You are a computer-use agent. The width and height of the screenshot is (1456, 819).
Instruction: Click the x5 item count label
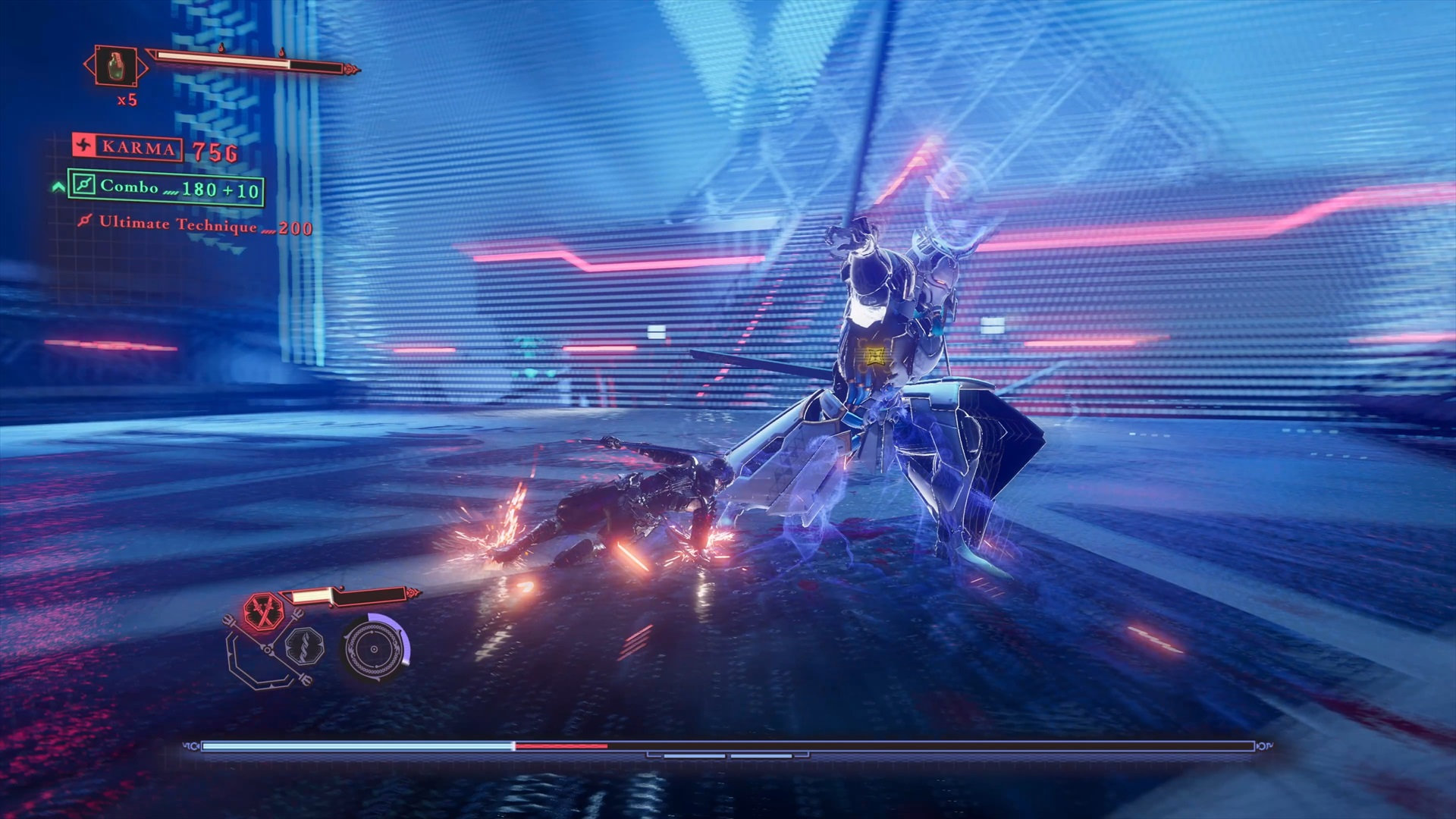click(128, 100)
